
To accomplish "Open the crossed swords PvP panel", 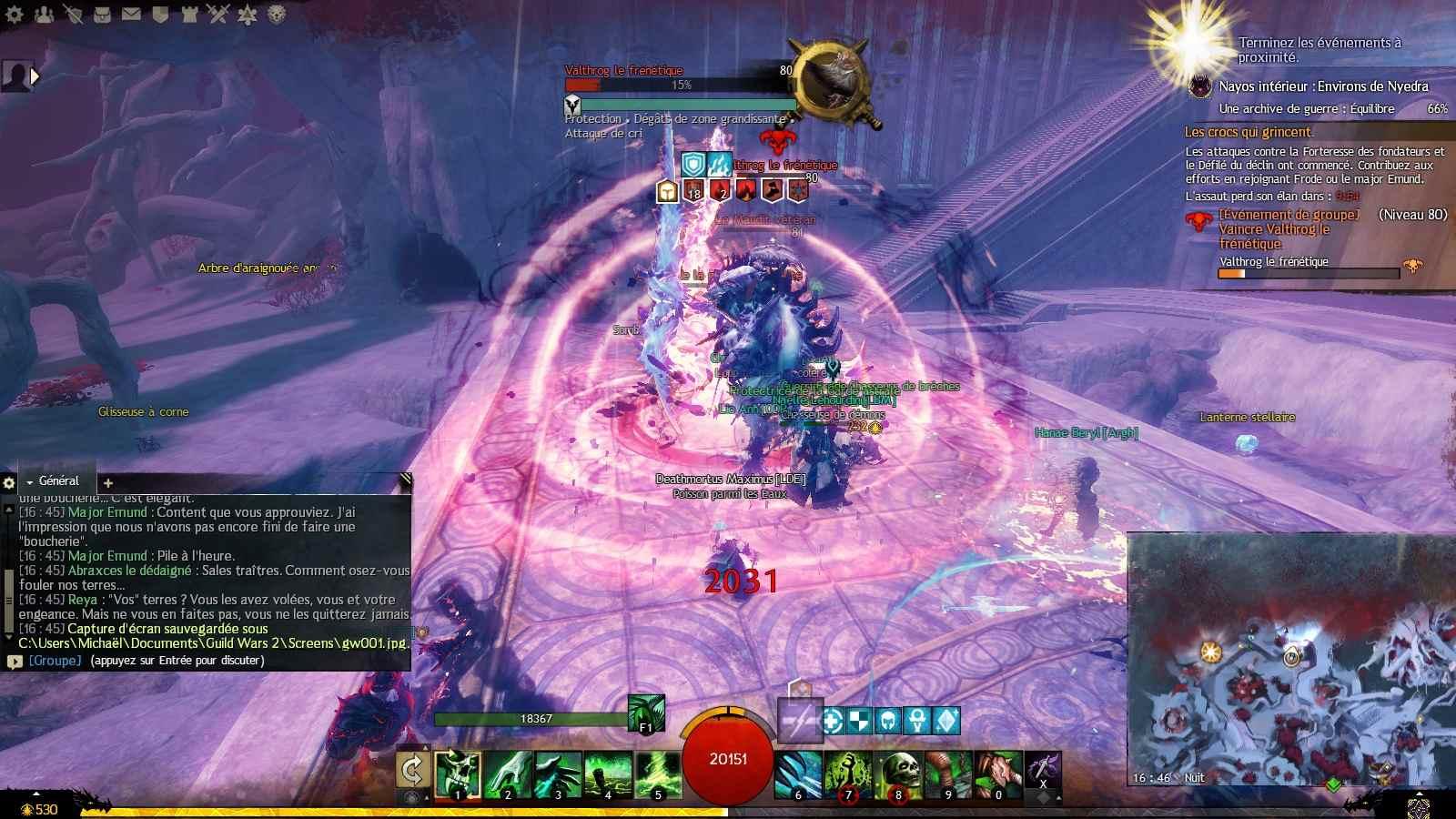I will 217,15.
